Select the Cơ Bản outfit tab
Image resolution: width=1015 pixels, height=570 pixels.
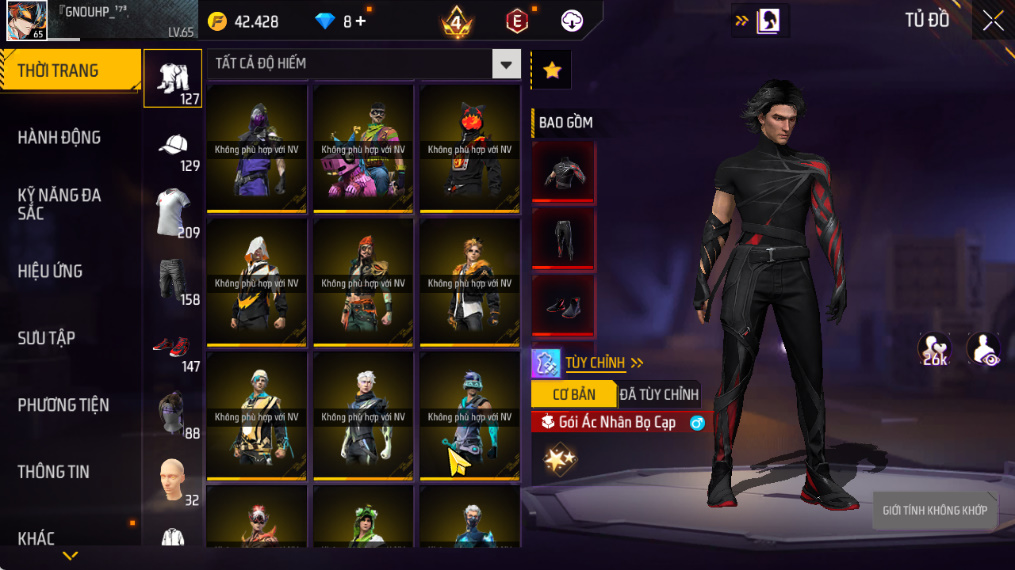[573, 394]
